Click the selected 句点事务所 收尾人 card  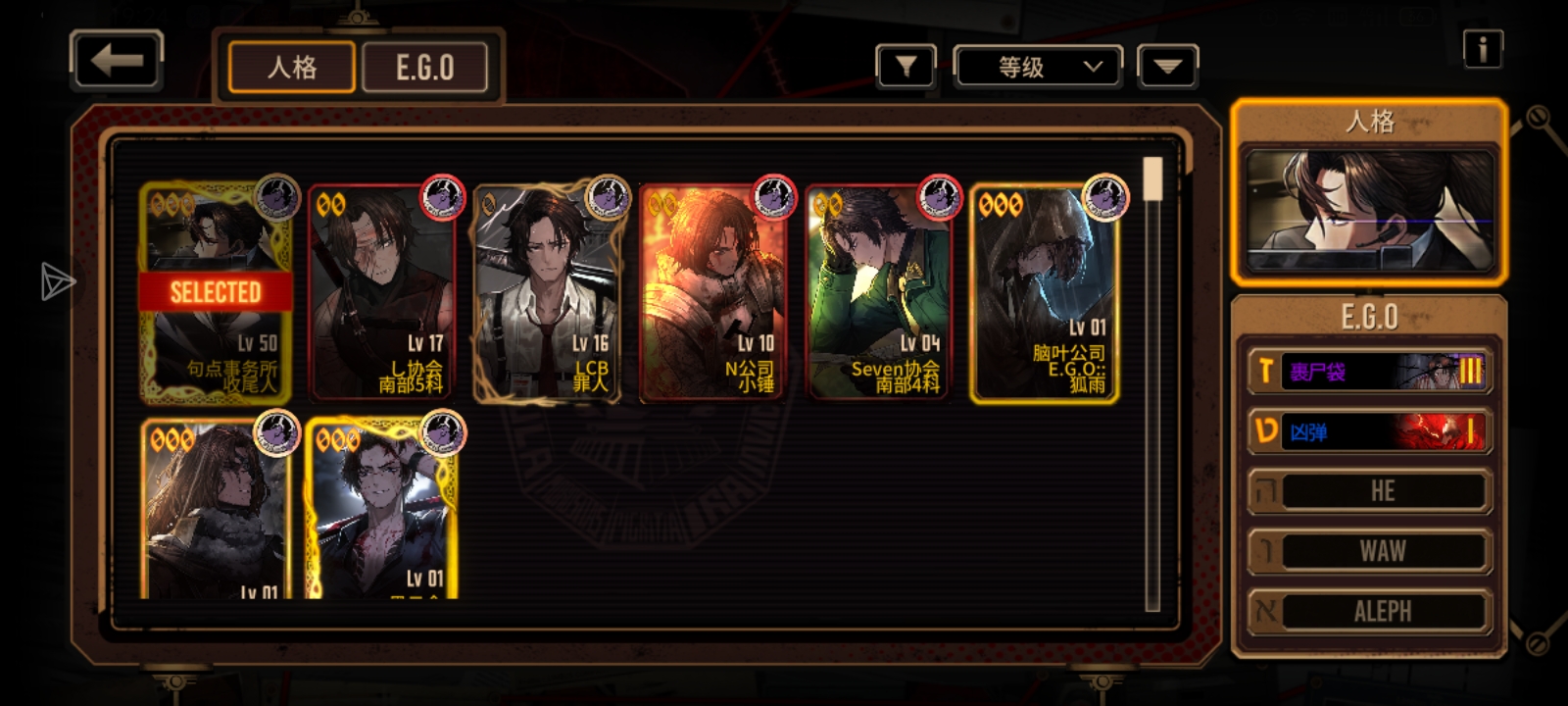pyautogui.click(x=216, y=292)
